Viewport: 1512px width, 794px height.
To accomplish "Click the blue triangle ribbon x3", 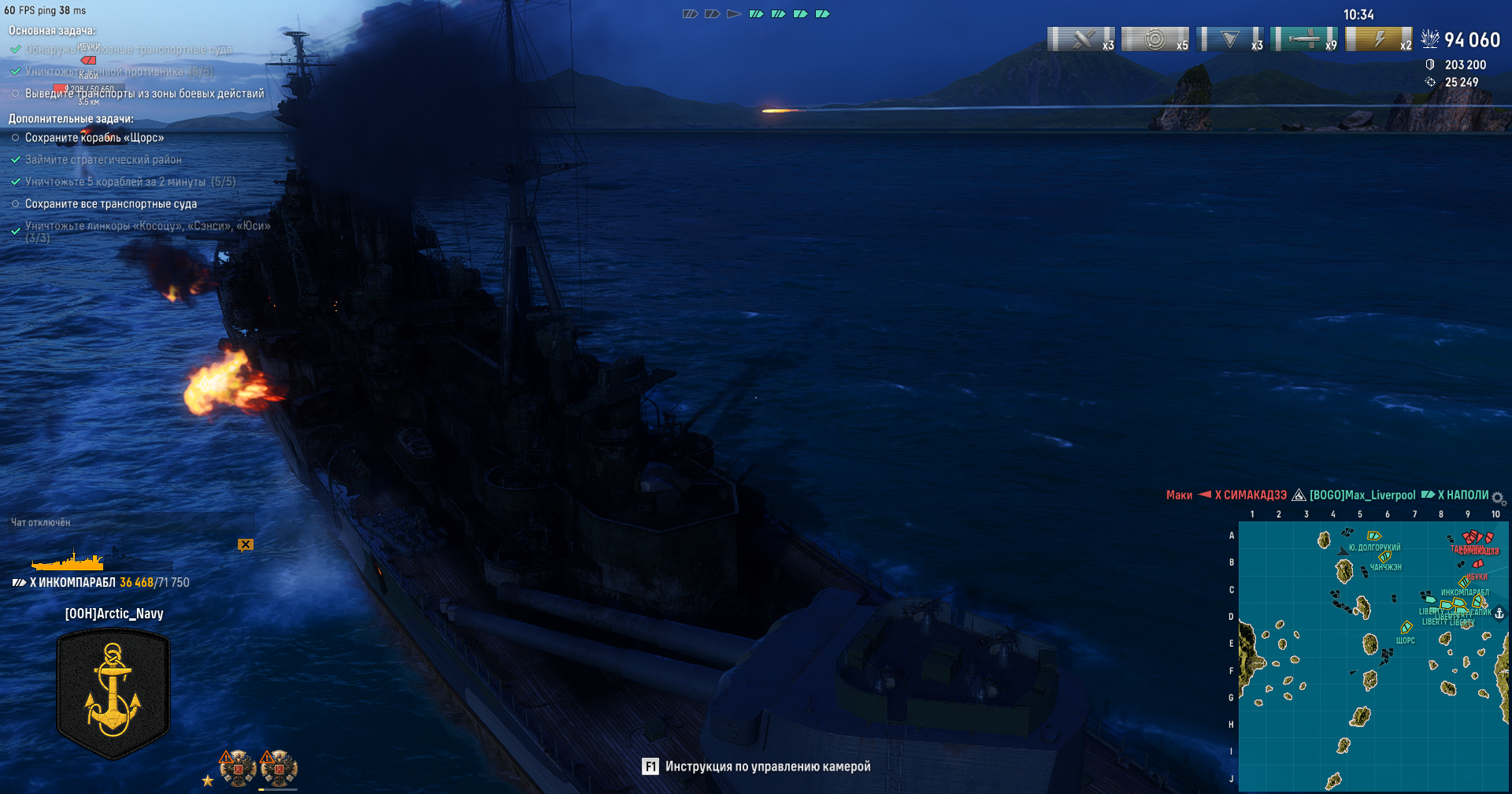I will [x=1229, y=39].
